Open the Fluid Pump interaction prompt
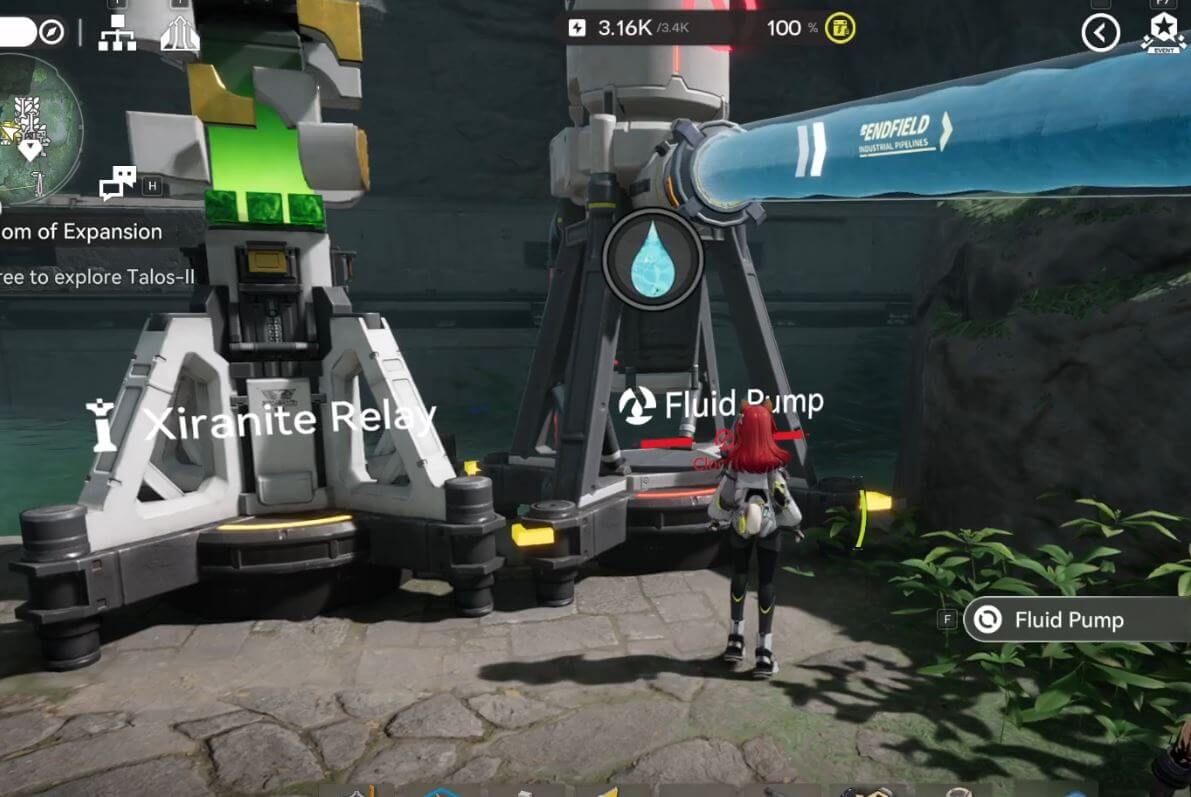 click(x=1070, y=620)
